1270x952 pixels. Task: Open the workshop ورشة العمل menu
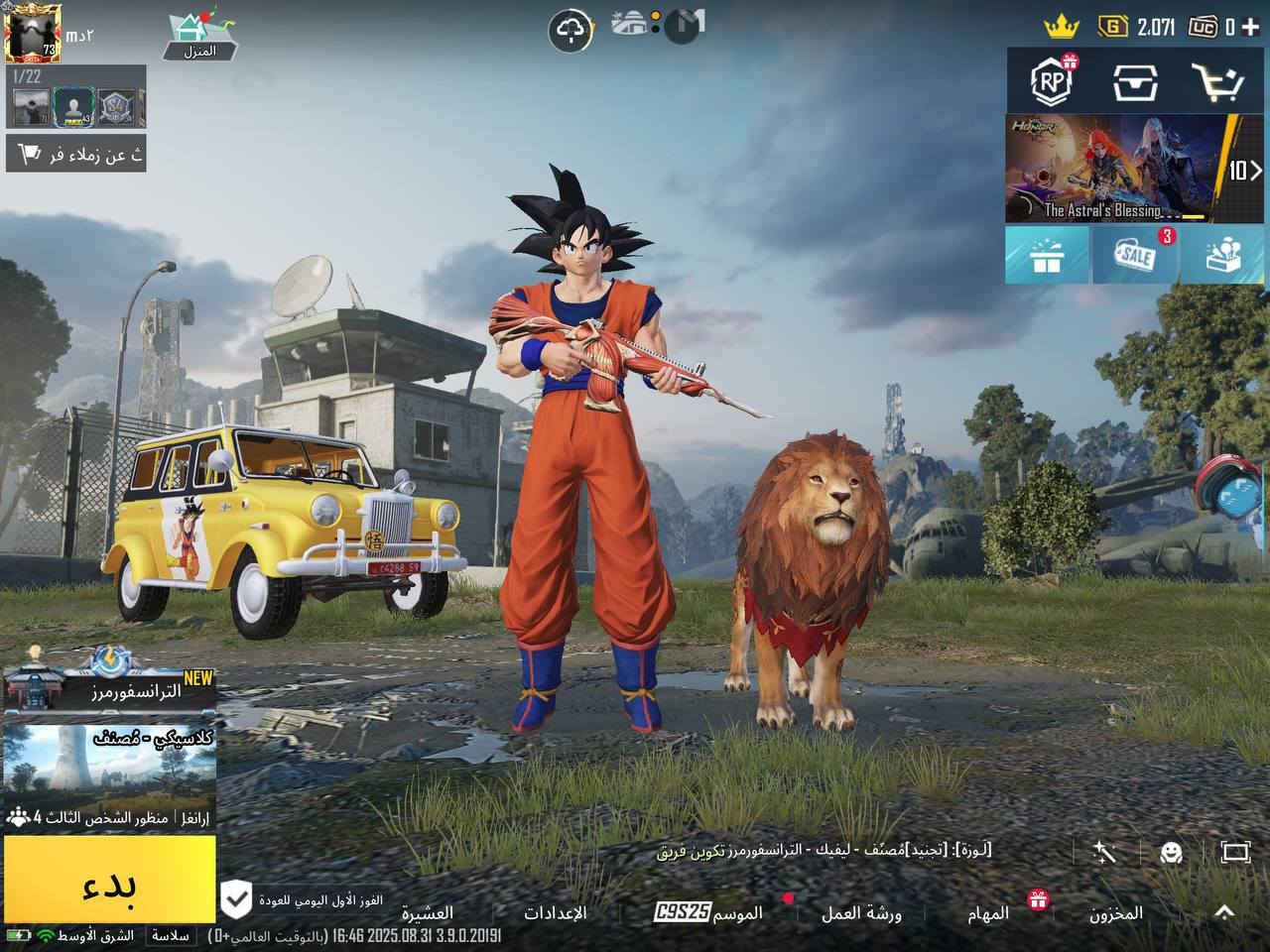click(860, 913)
